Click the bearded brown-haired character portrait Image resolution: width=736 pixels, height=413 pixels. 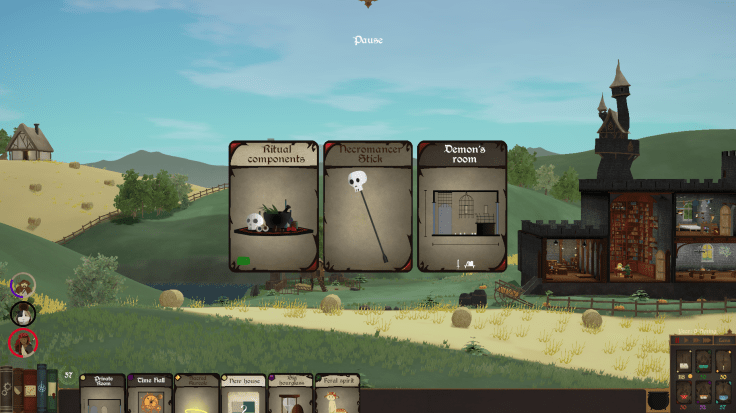pyautogui.click(x=23, y=286)
